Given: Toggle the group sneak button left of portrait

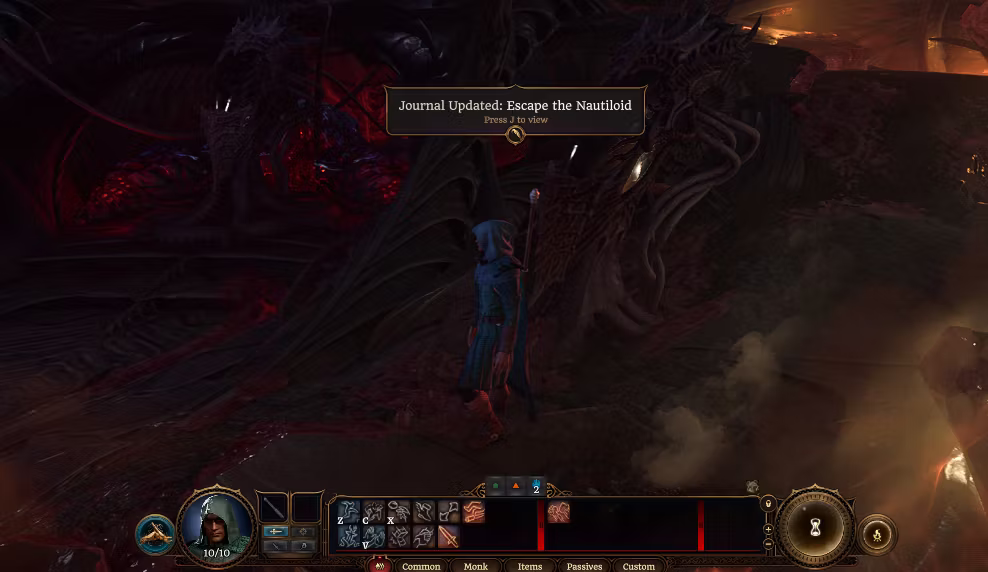Looking at the screenshot, I should 155,534.
